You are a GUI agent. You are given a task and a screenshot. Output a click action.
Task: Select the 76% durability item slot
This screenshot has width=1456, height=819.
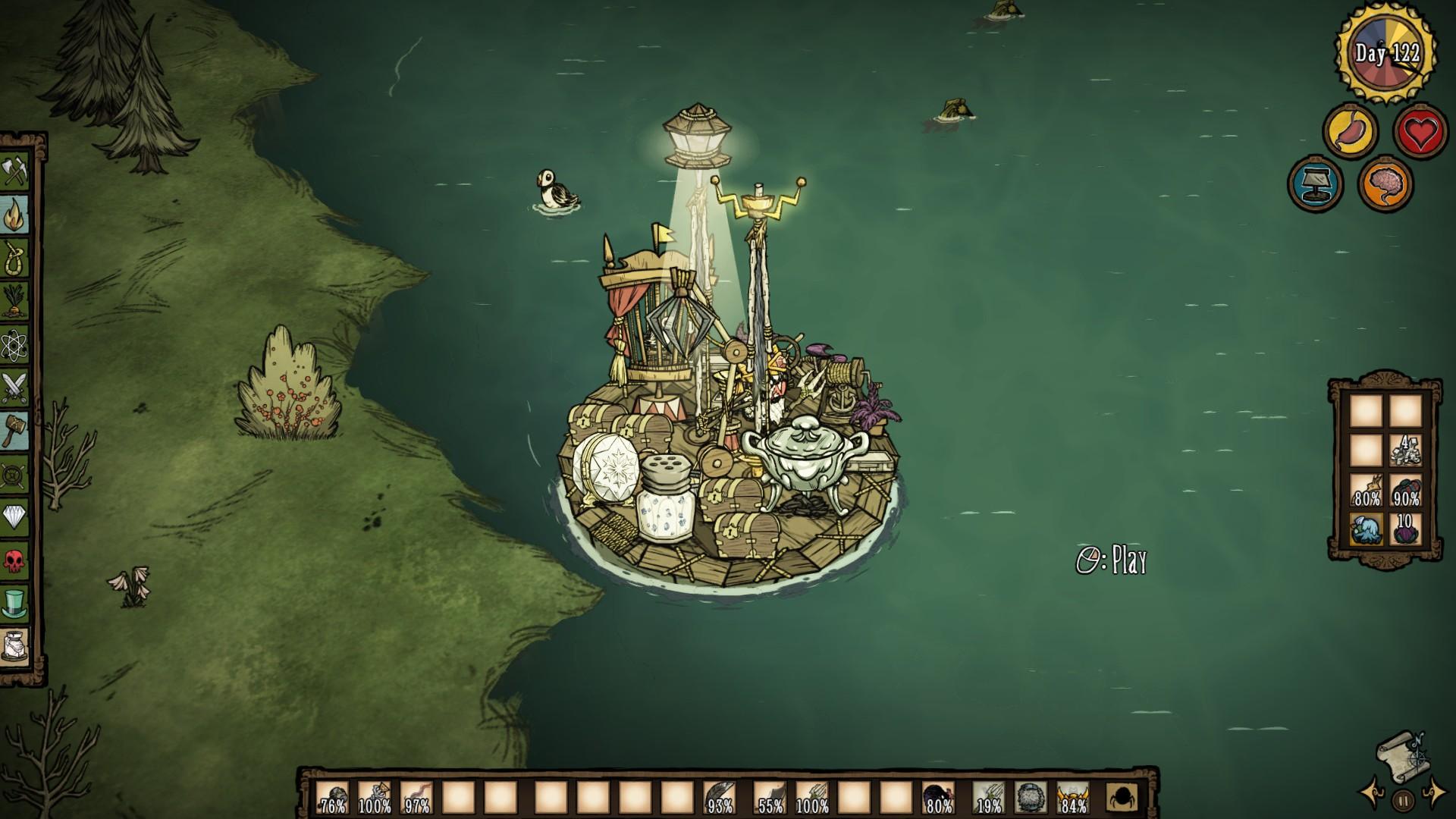[332, 798]
